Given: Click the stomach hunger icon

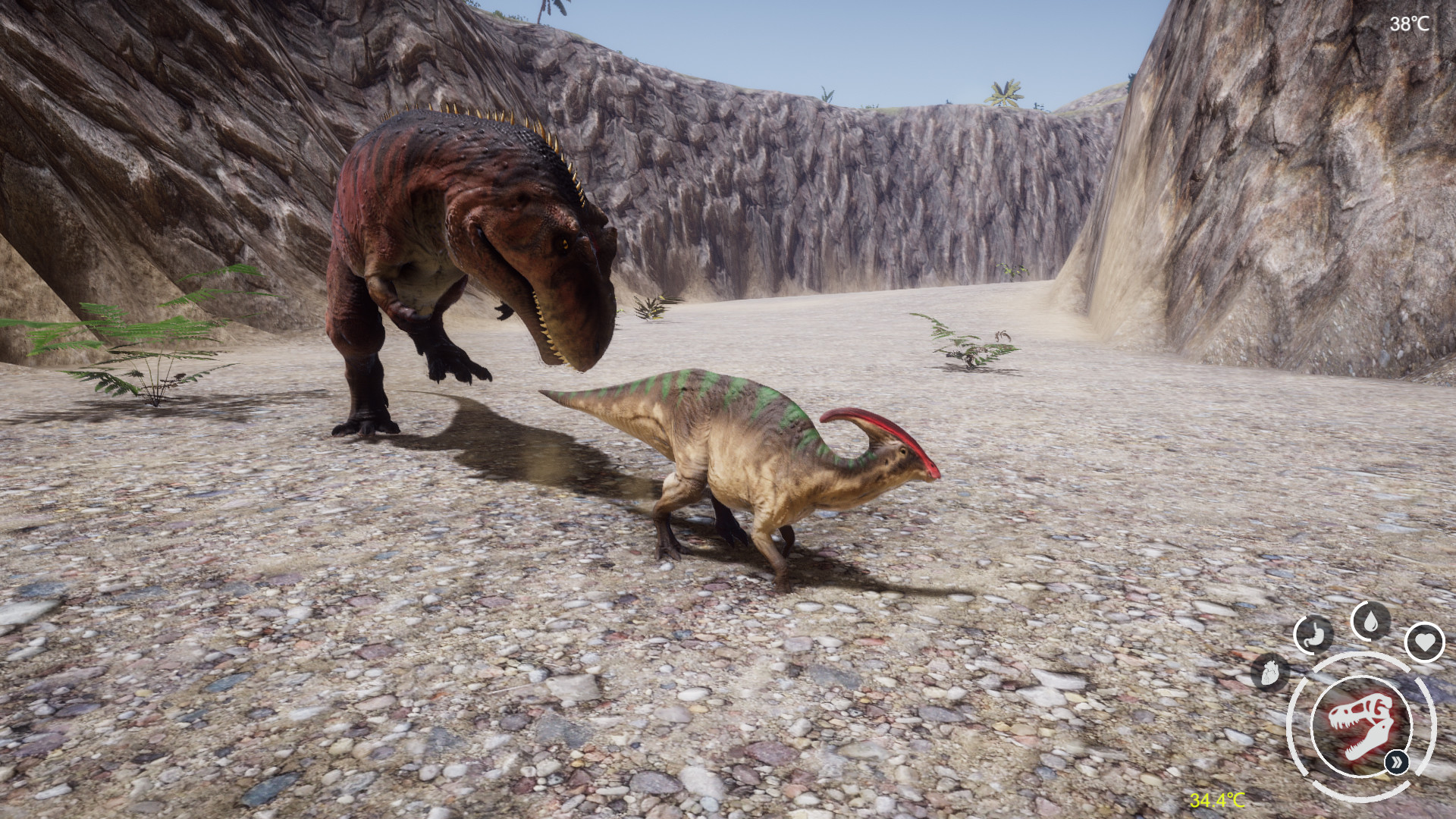Looking at the screenshot, I should point(1313,634).
